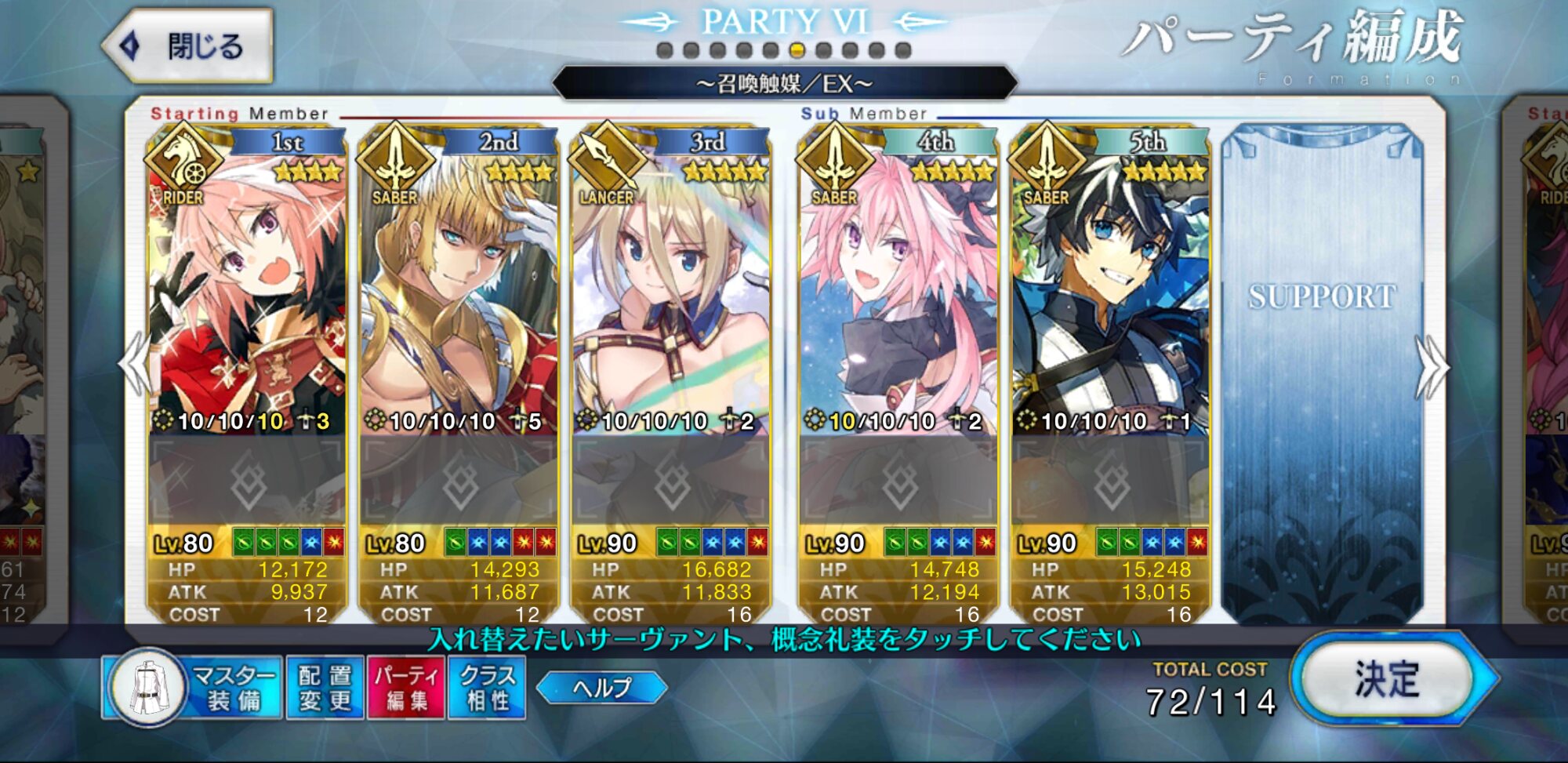
Task: Go to the previous party with left arrow
Action: [x=135, y=365]
